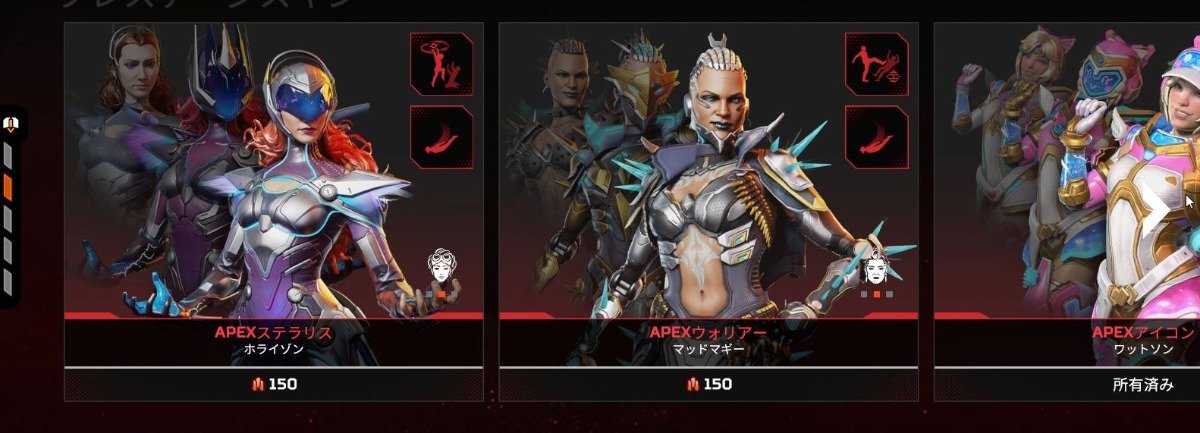
Task: Buy the Mad Maggie bundle for 150 coins
Action: pyautogui.click(x=708, y=384)
